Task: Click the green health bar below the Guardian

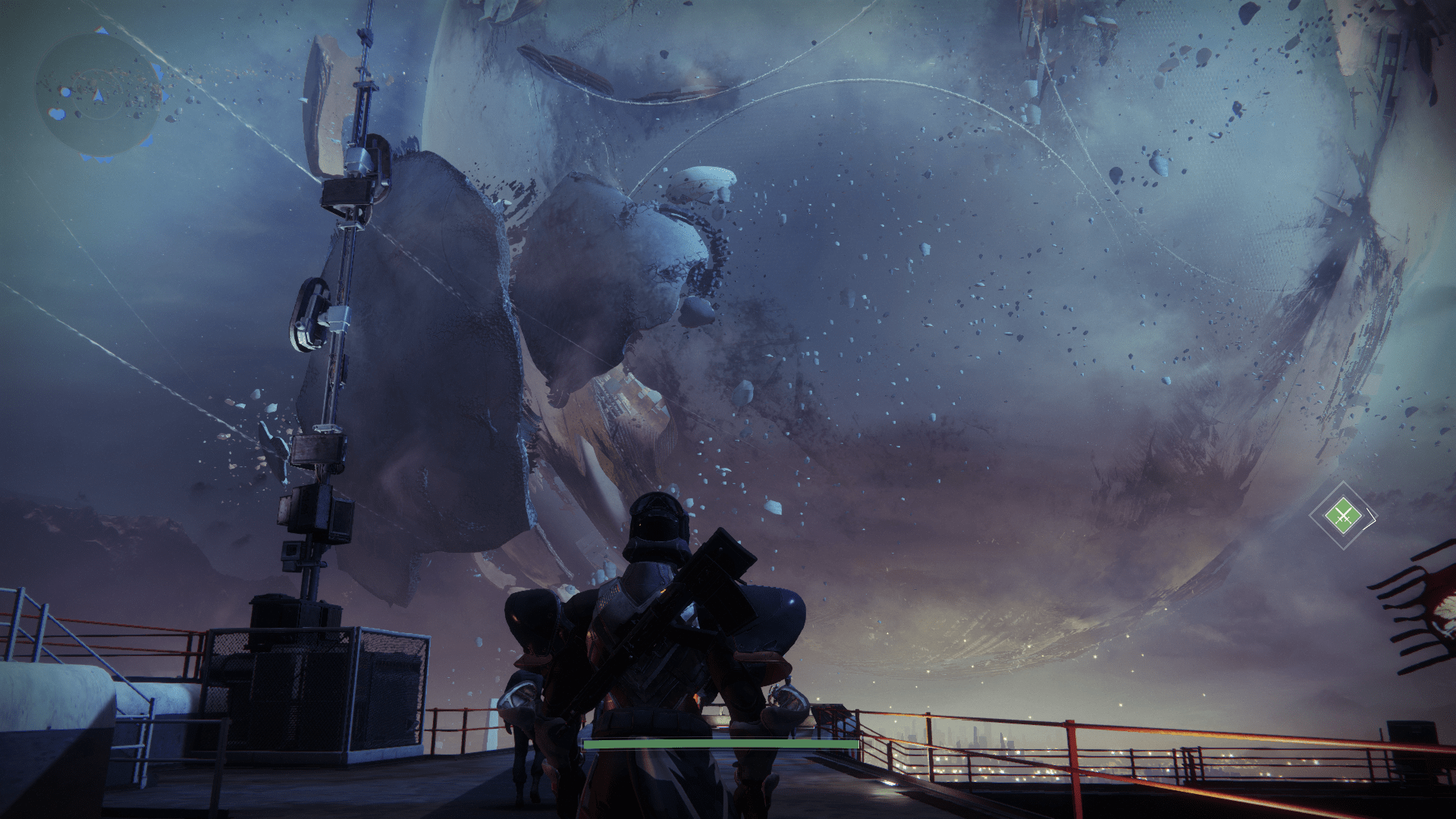Action: 719,745
